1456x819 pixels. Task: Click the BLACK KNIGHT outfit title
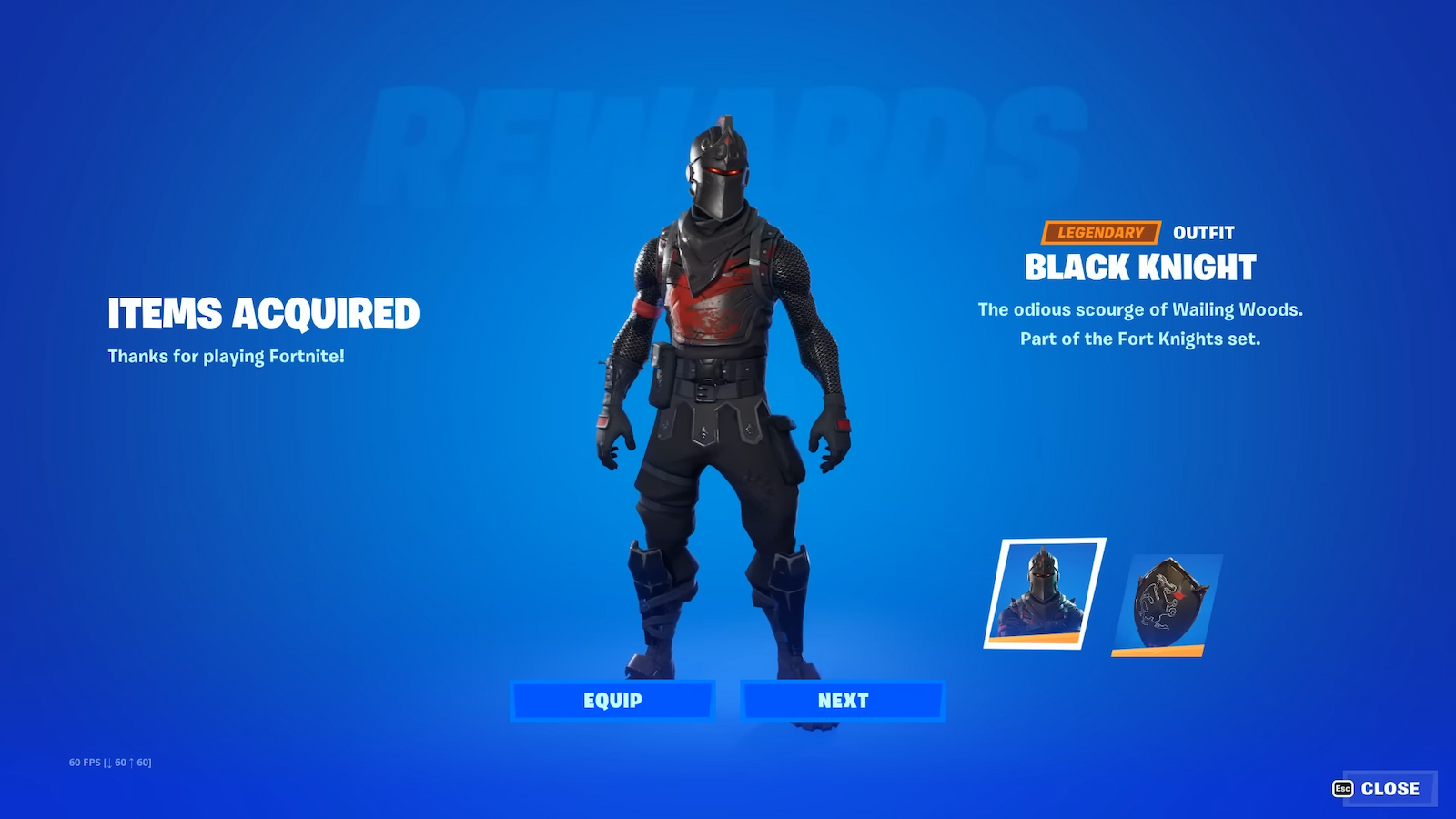(1140, 268)
